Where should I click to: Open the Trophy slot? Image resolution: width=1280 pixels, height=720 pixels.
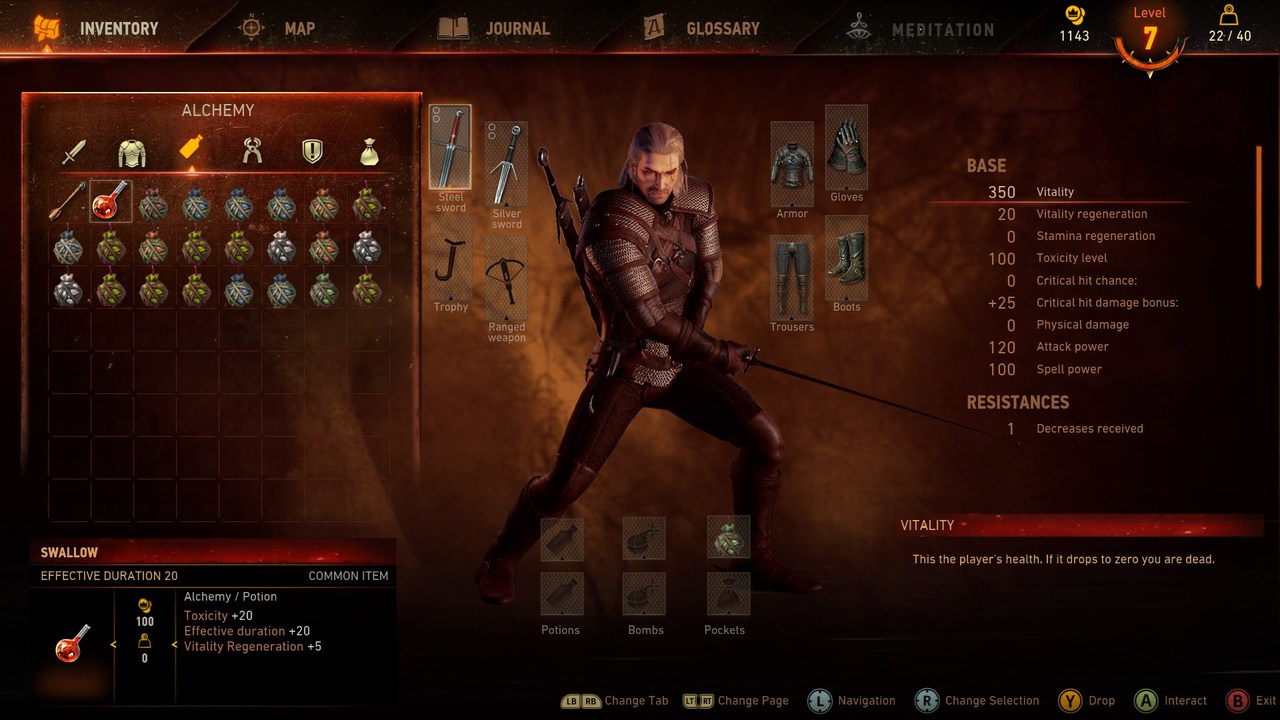[x=450, y=265]
